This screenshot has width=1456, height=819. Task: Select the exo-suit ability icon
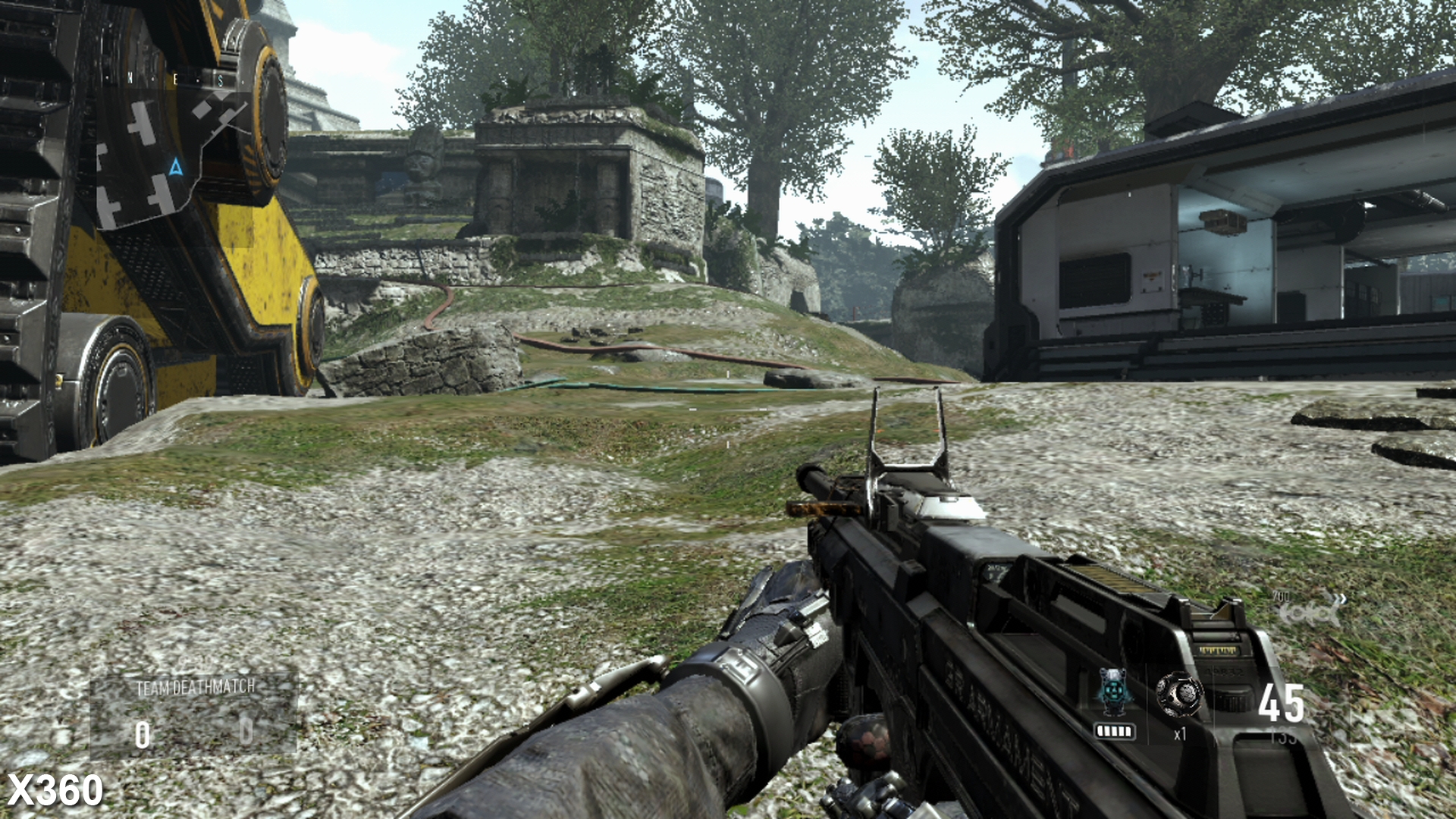pos(1115,692)
